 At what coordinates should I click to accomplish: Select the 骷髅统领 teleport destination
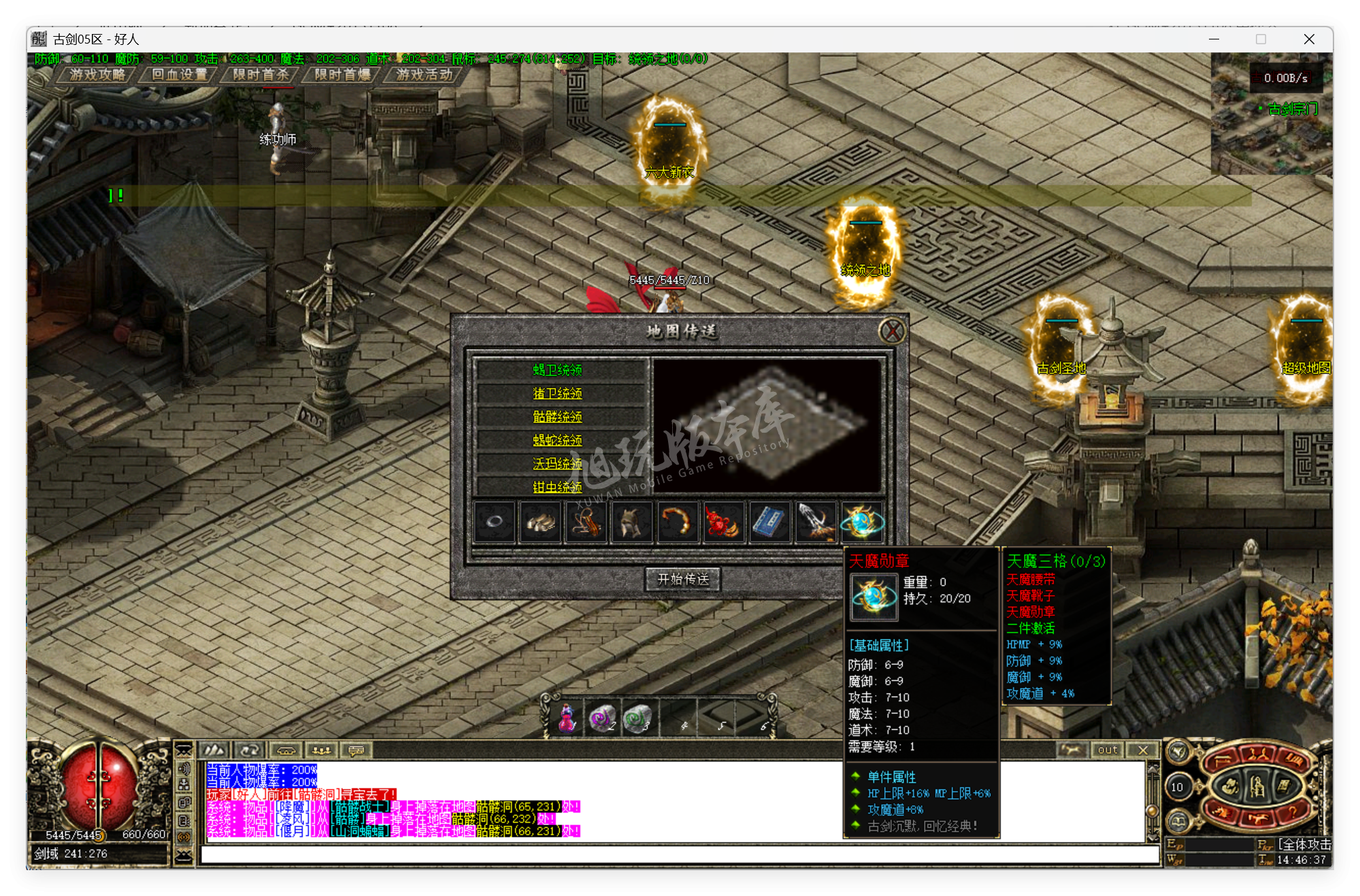coord(557,417)
